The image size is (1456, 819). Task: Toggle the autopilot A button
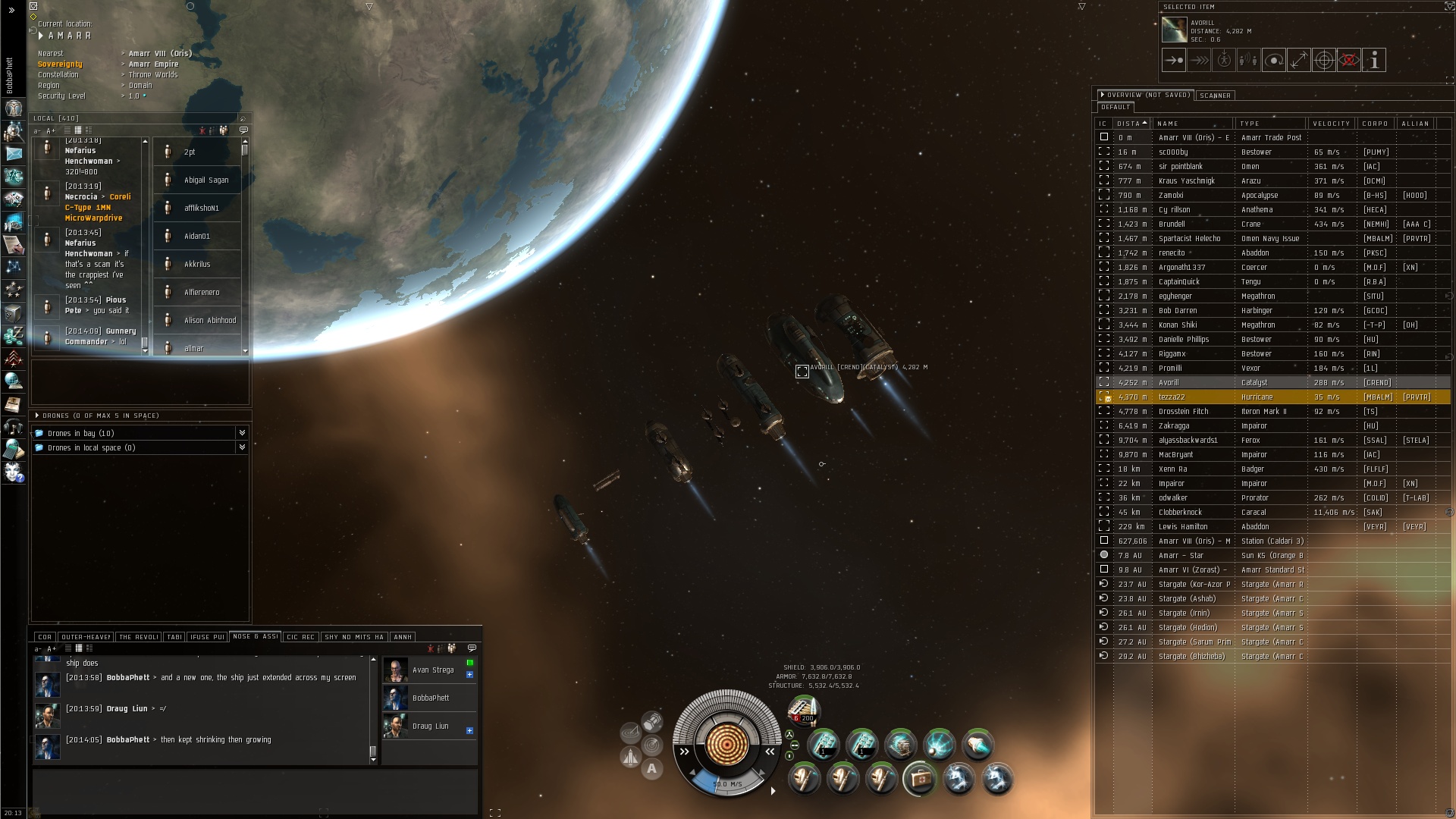click(x=651, y=769)
